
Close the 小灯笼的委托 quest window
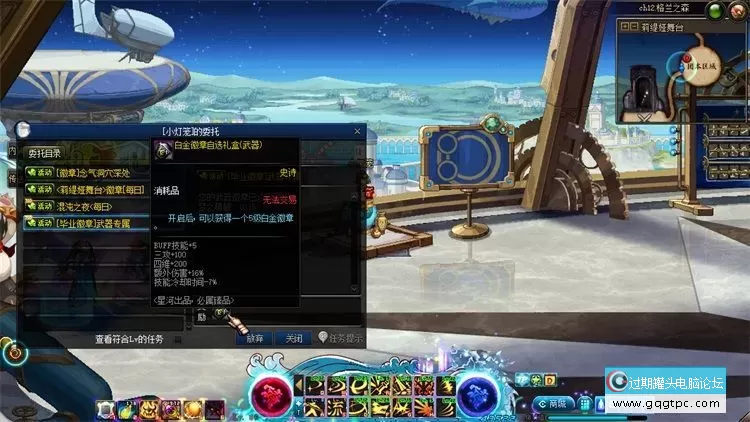pos(357,131)
